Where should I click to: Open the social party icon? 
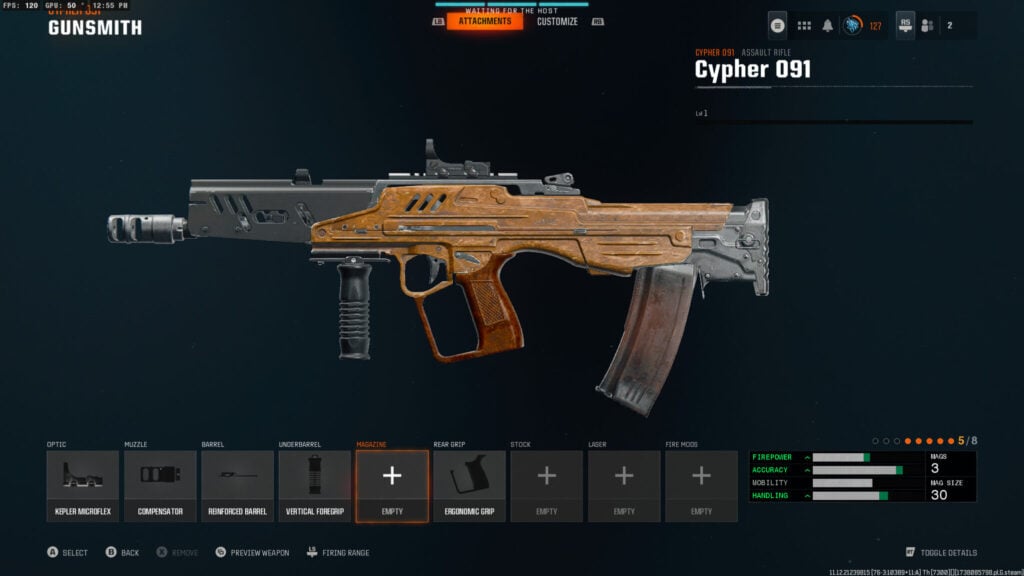(x=928, y=25)
